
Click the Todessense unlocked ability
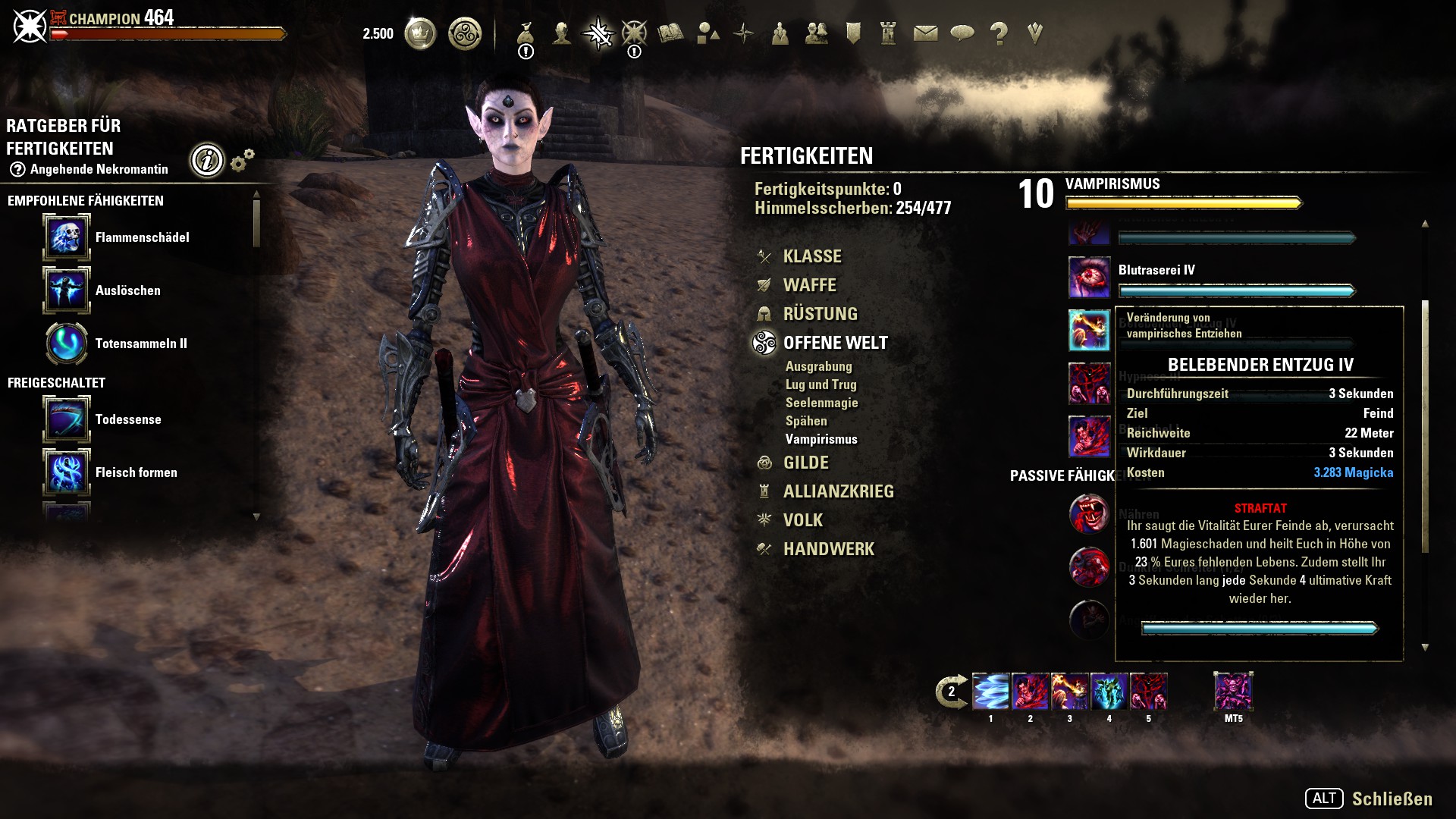point(67,419)
